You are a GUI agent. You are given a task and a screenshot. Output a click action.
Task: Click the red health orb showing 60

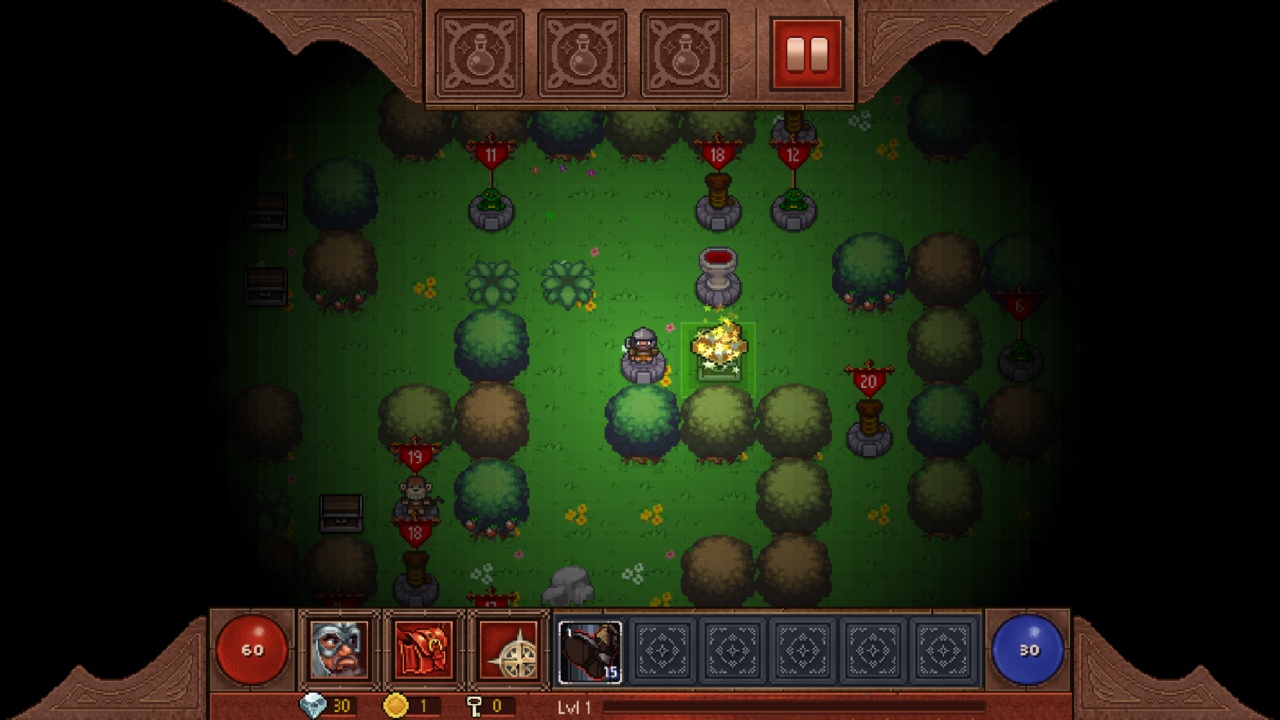(x=251, y=648)
